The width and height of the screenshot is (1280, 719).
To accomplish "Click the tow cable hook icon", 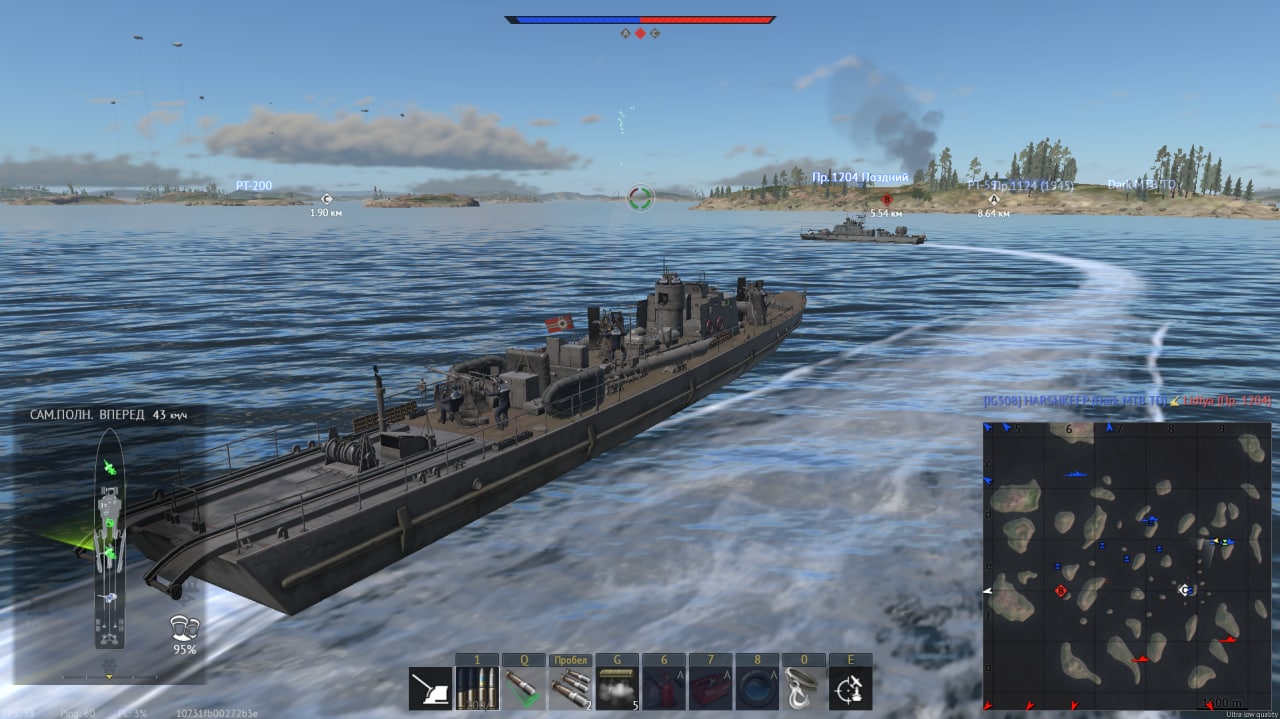I will pos(804,688).
